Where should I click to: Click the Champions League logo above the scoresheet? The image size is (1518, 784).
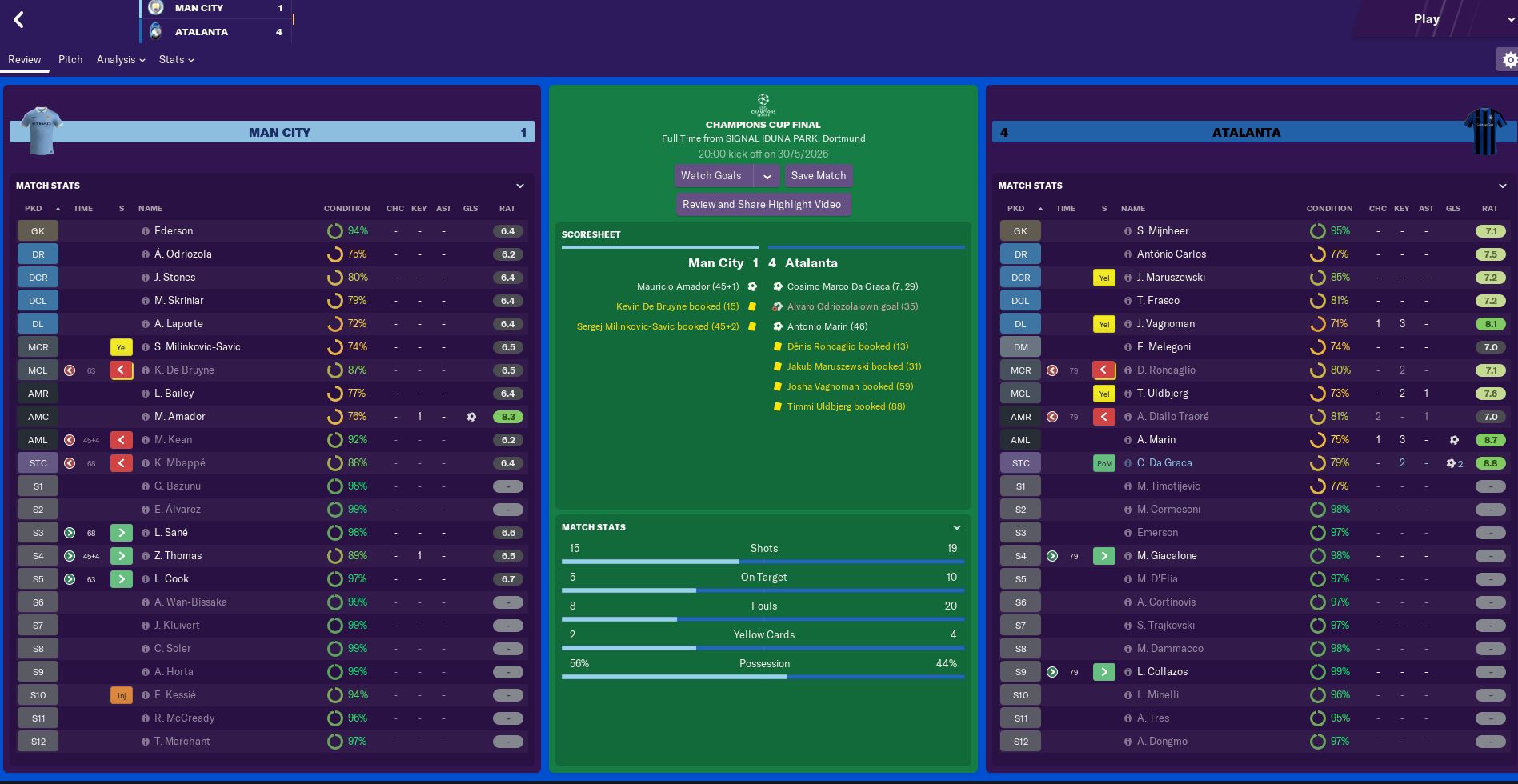coord(763,104)
